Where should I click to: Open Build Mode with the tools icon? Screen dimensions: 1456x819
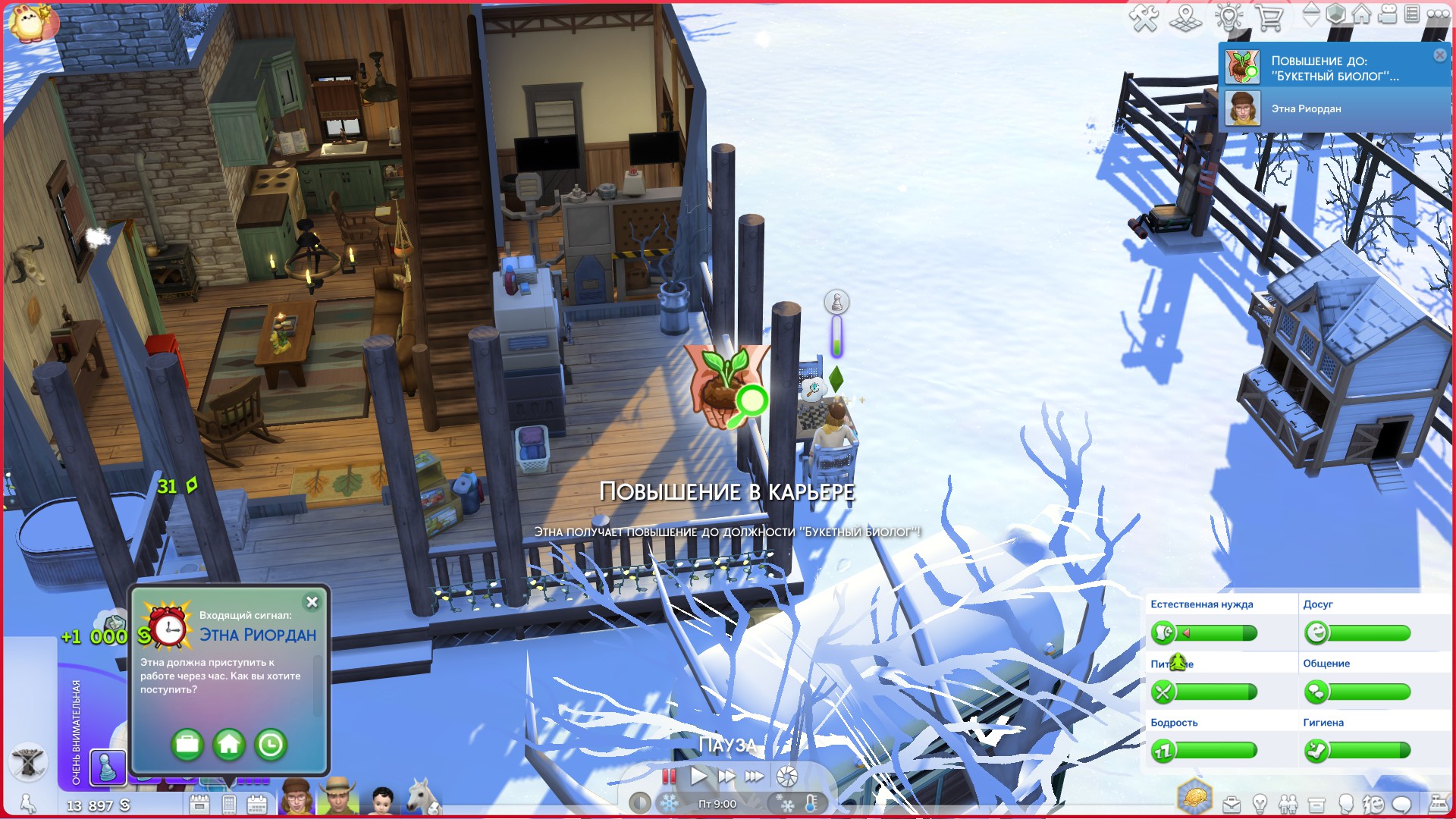pyautogui.click(x=1143, y=17)
